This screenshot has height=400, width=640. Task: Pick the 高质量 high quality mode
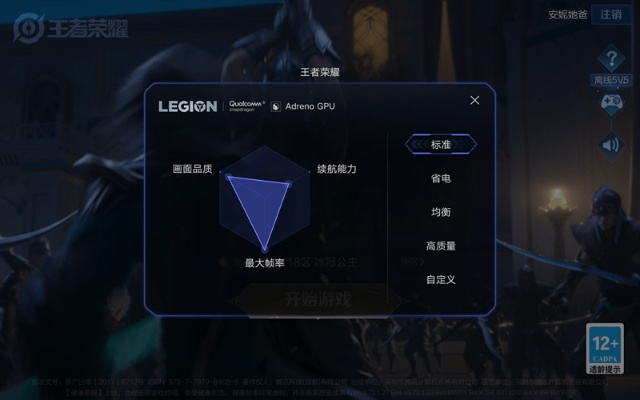pyautogui.click(x=441, y=246)
